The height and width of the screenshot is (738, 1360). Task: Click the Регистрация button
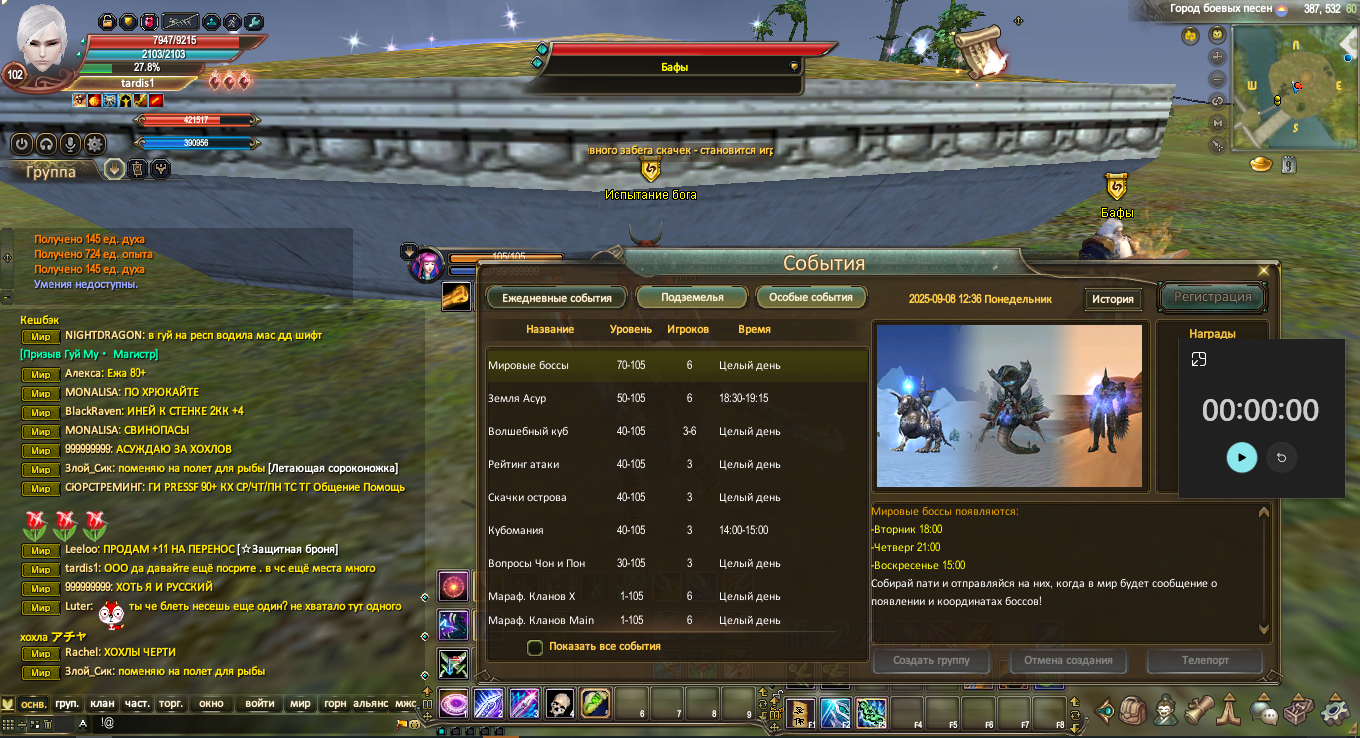coord(1212,297)
